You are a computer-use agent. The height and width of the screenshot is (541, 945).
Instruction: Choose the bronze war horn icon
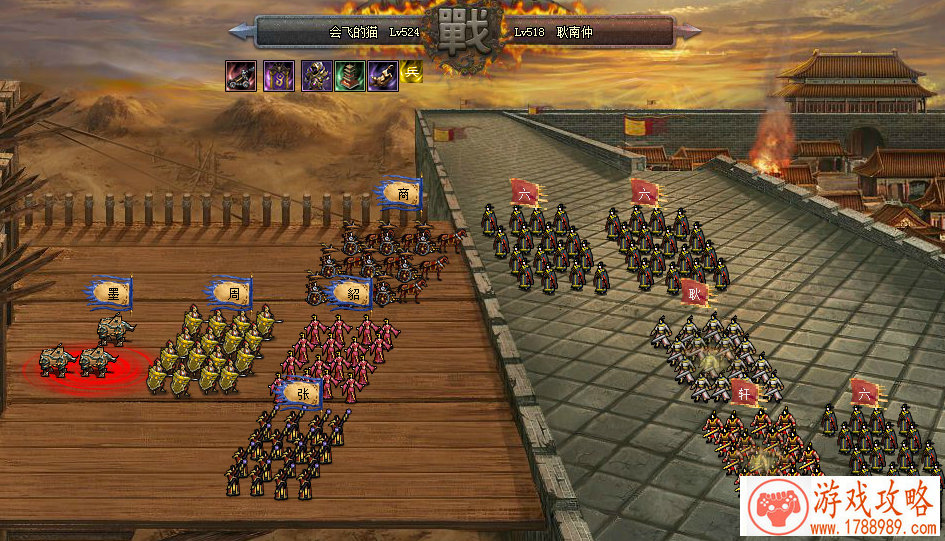(382, 74)
